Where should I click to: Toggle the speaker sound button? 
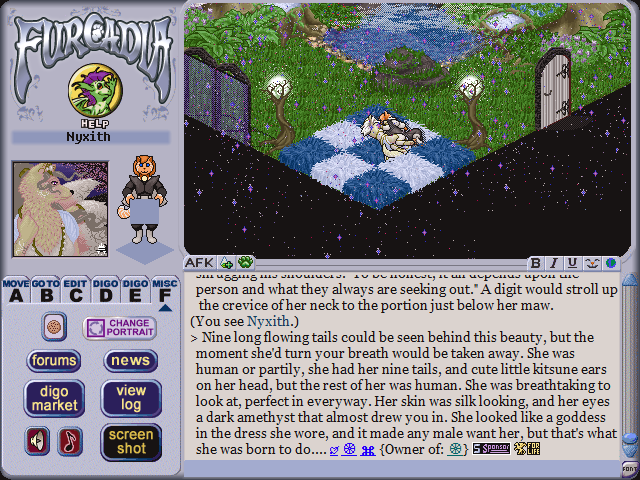39,441
